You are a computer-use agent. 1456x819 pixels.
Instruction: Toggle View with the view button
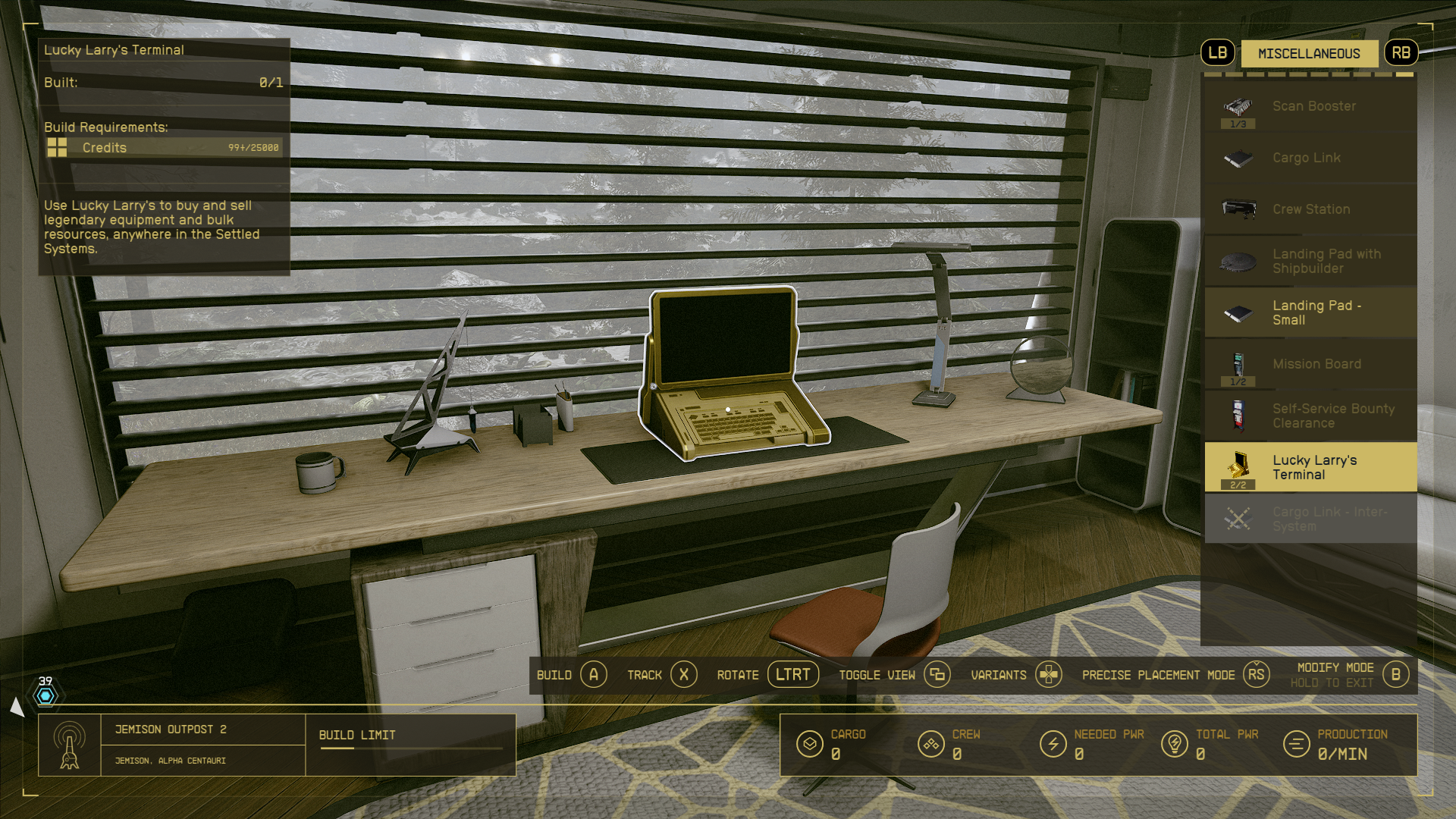pos(938,674)
